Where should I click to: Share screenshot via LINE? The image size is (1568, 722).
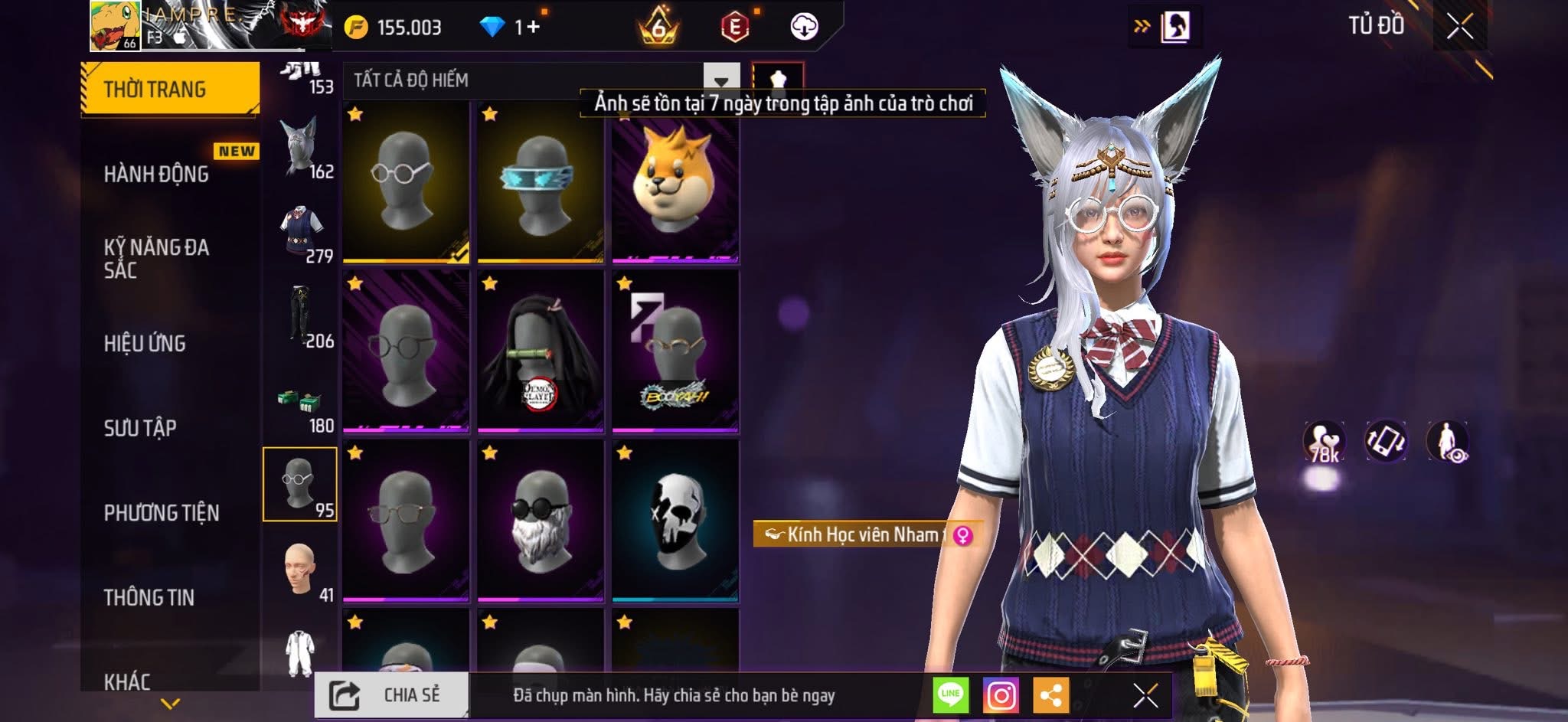tap(950, 695)
